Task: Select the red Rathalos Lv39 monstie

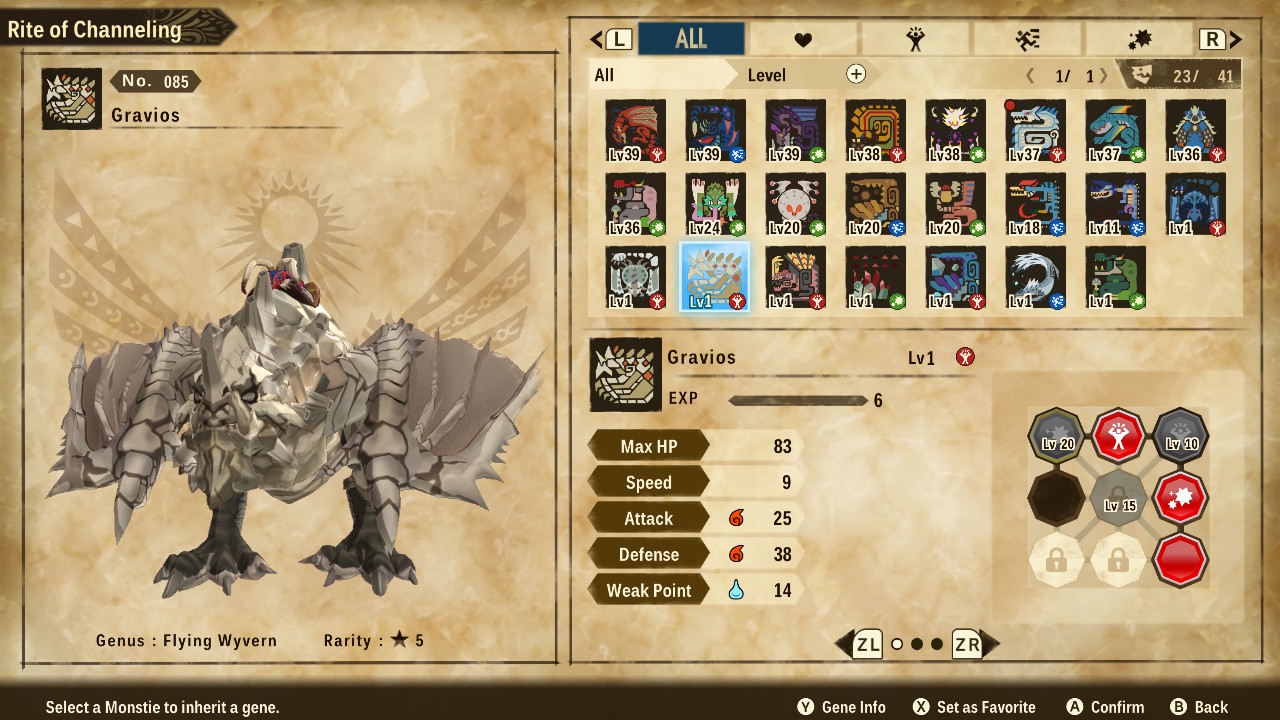Action: 635,131
